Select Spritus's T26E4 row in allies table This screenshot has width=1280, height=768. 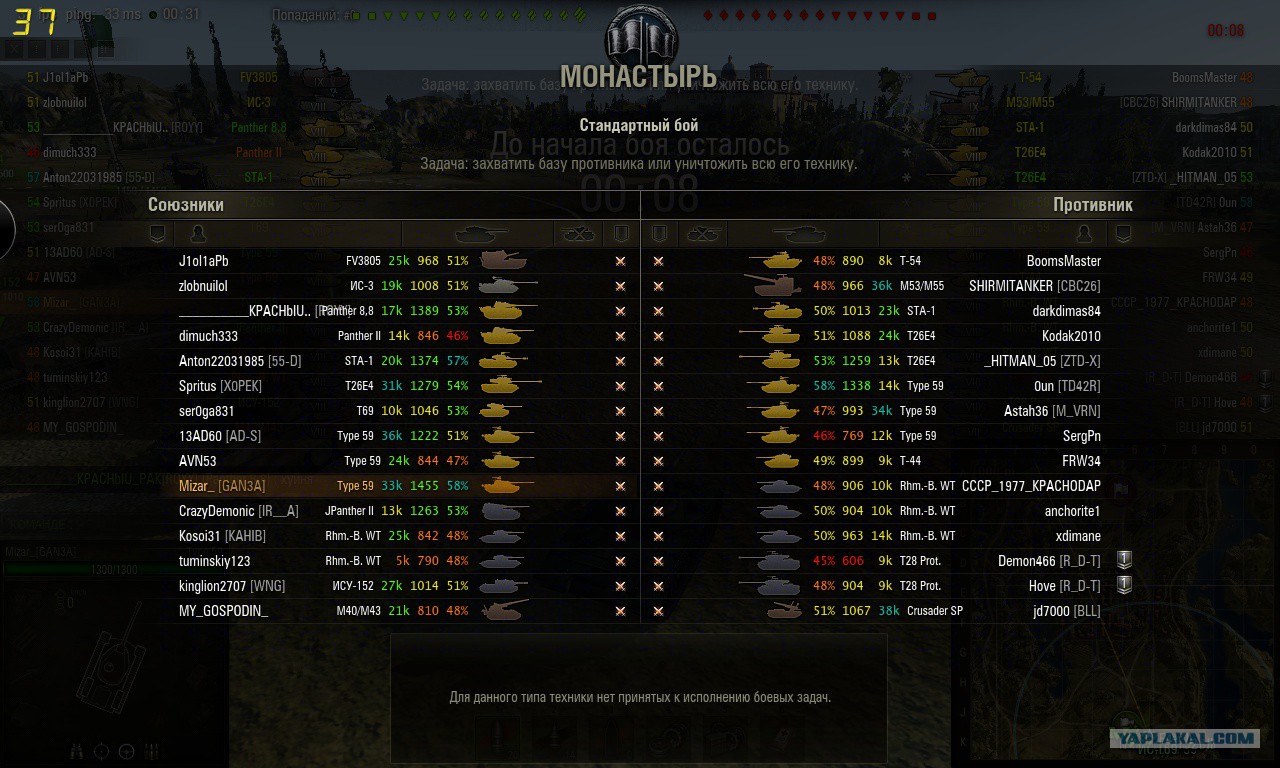click(395, 386)
